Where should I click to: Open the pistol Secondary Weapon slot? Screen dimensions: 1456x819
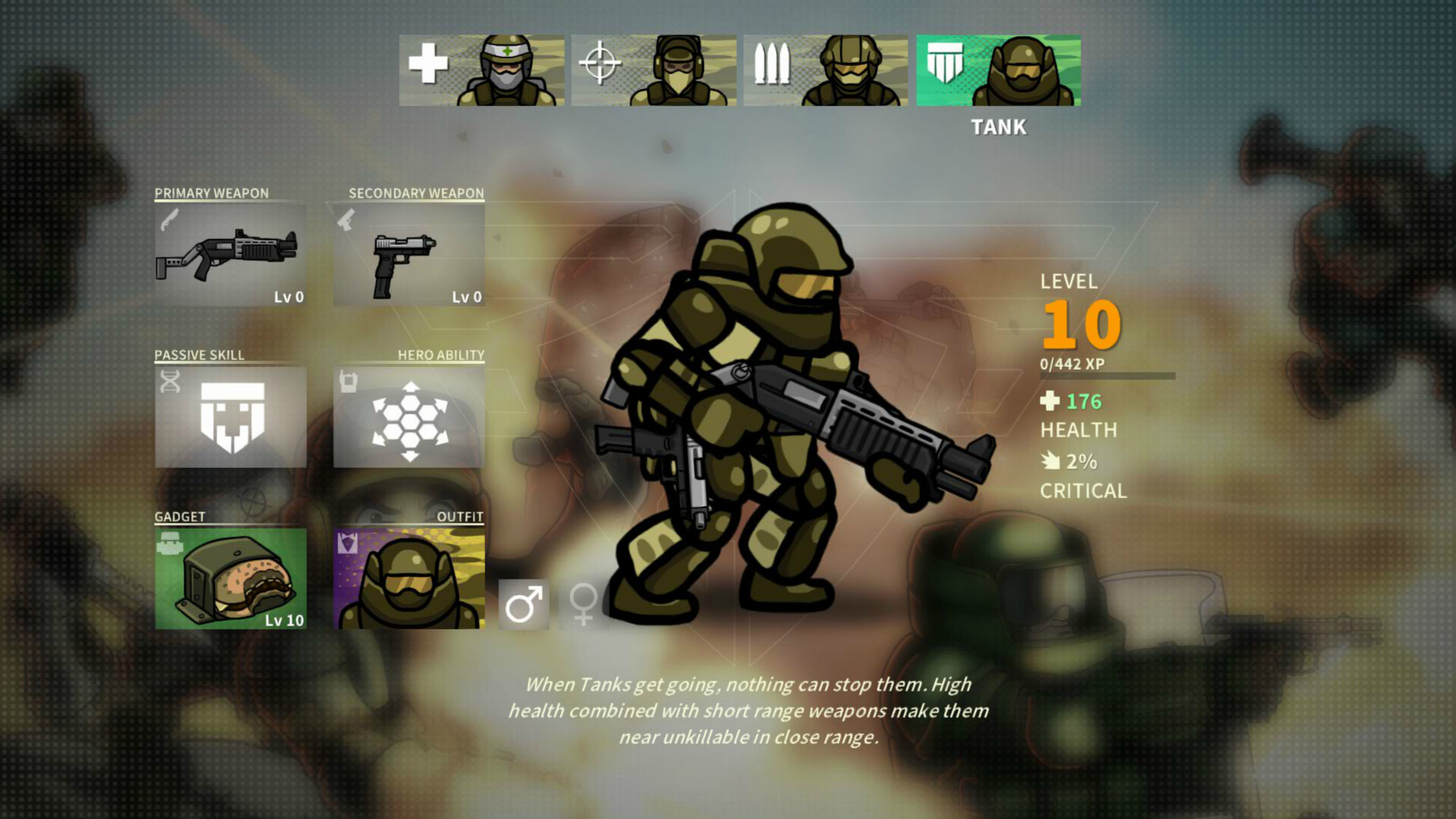(x=408, y=254)
